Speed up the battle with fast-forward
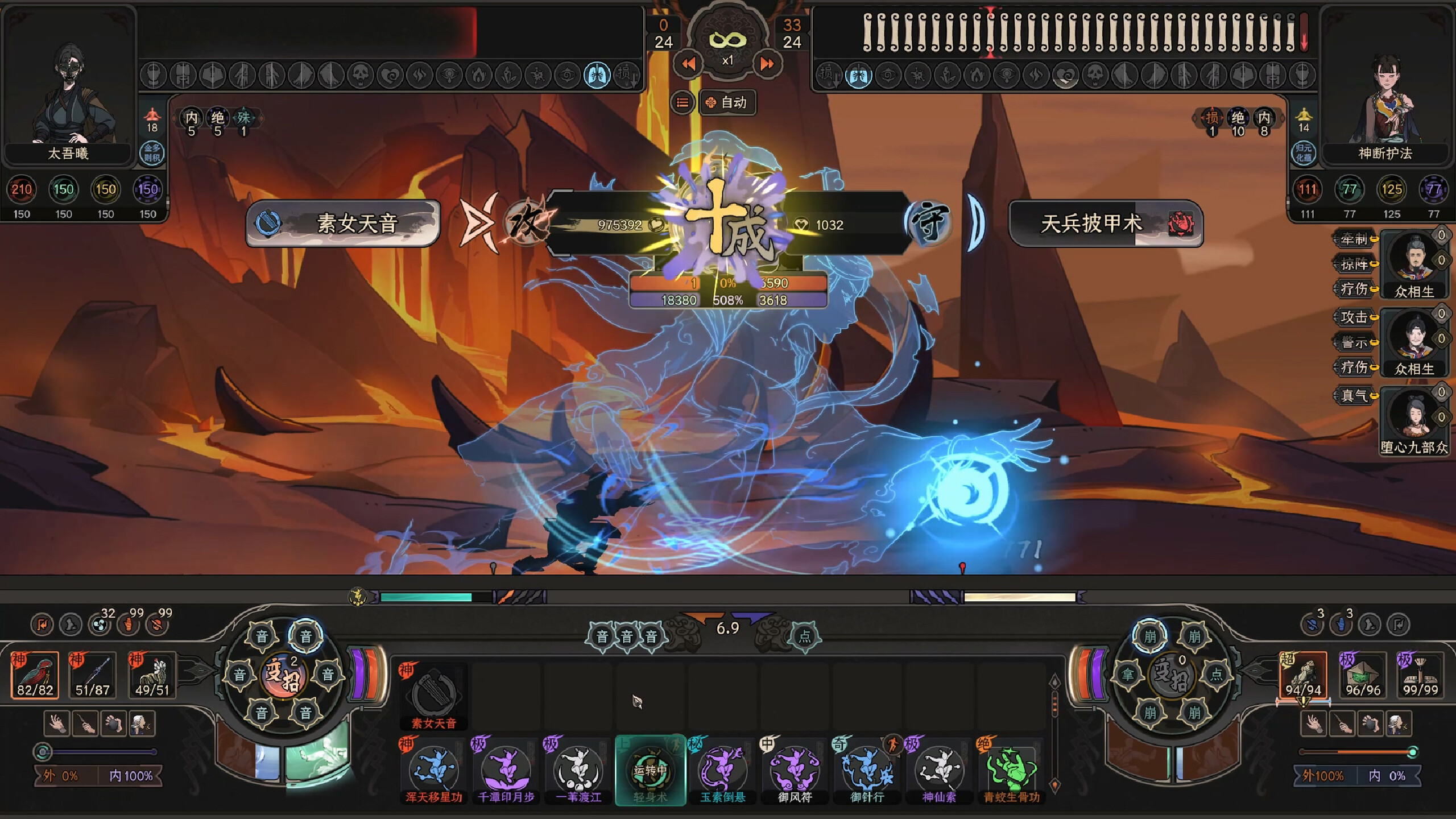The height and width of the screenshot is (819, 1456). tap(767, 64)
